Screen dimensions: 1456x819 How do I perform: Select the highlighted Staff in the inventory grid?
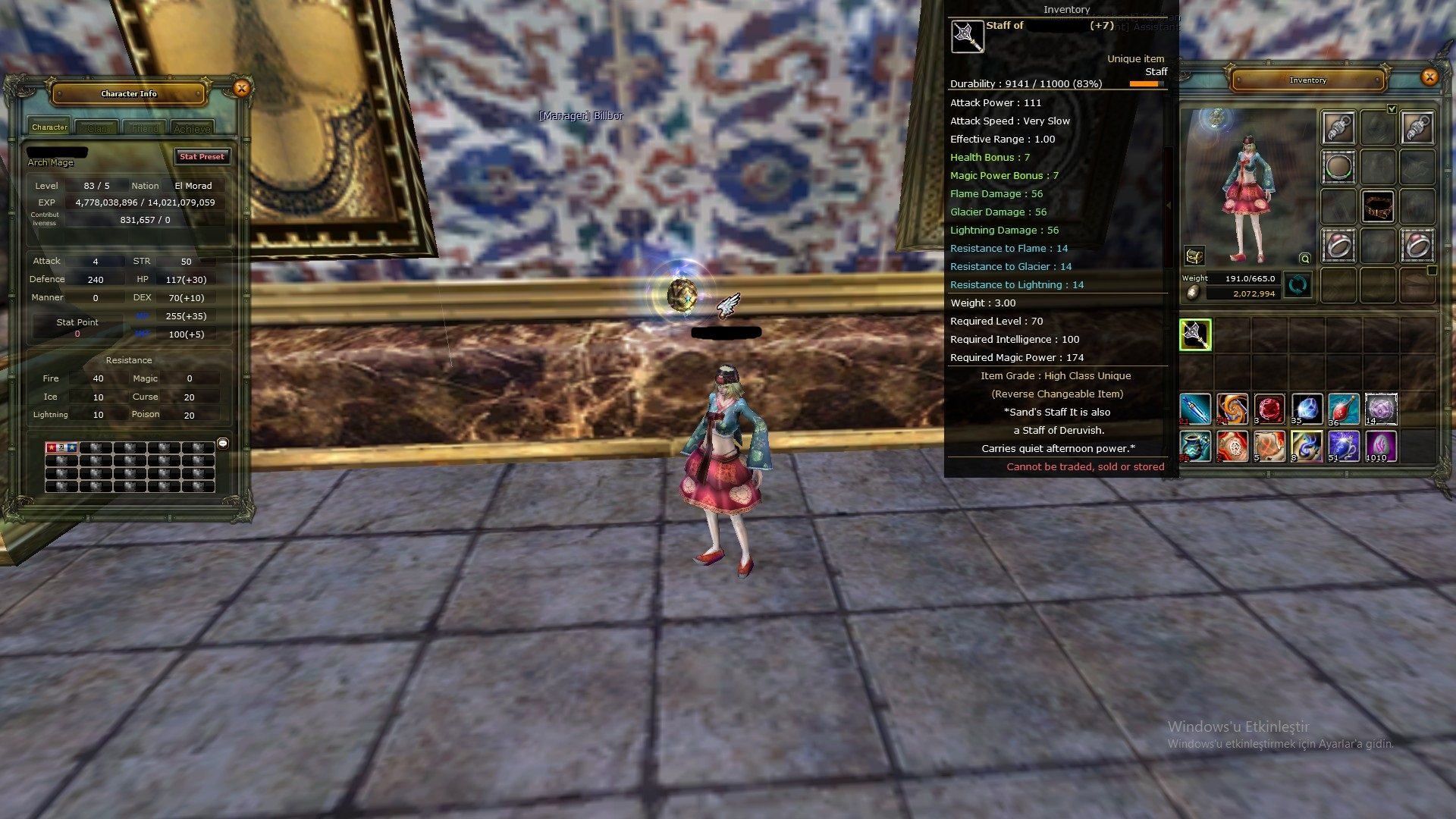(x=1195, y=334)
